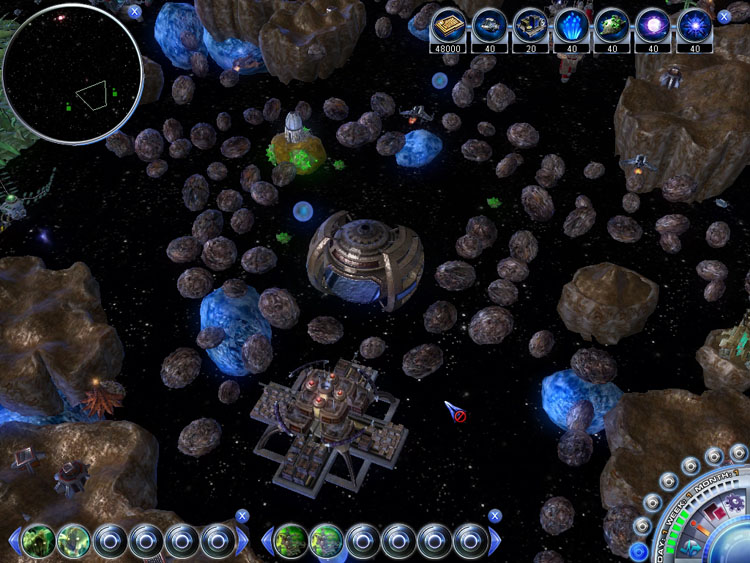Viewport: 750px width, 563px height.
Task: Close the minimap panel
Action: (x=135, y=12)
